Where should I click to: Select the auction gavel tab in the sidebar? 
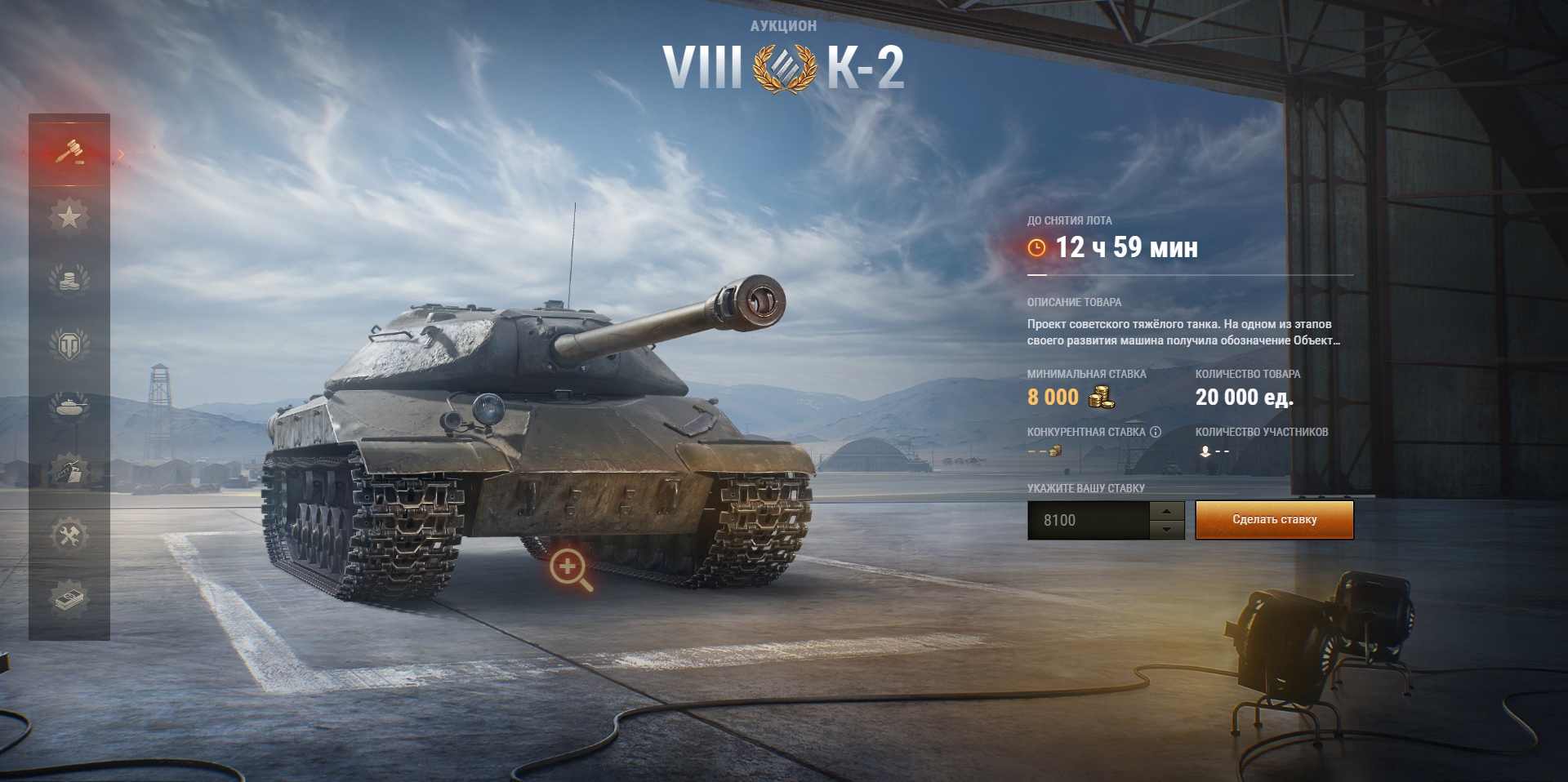click(x=69, y=151)
